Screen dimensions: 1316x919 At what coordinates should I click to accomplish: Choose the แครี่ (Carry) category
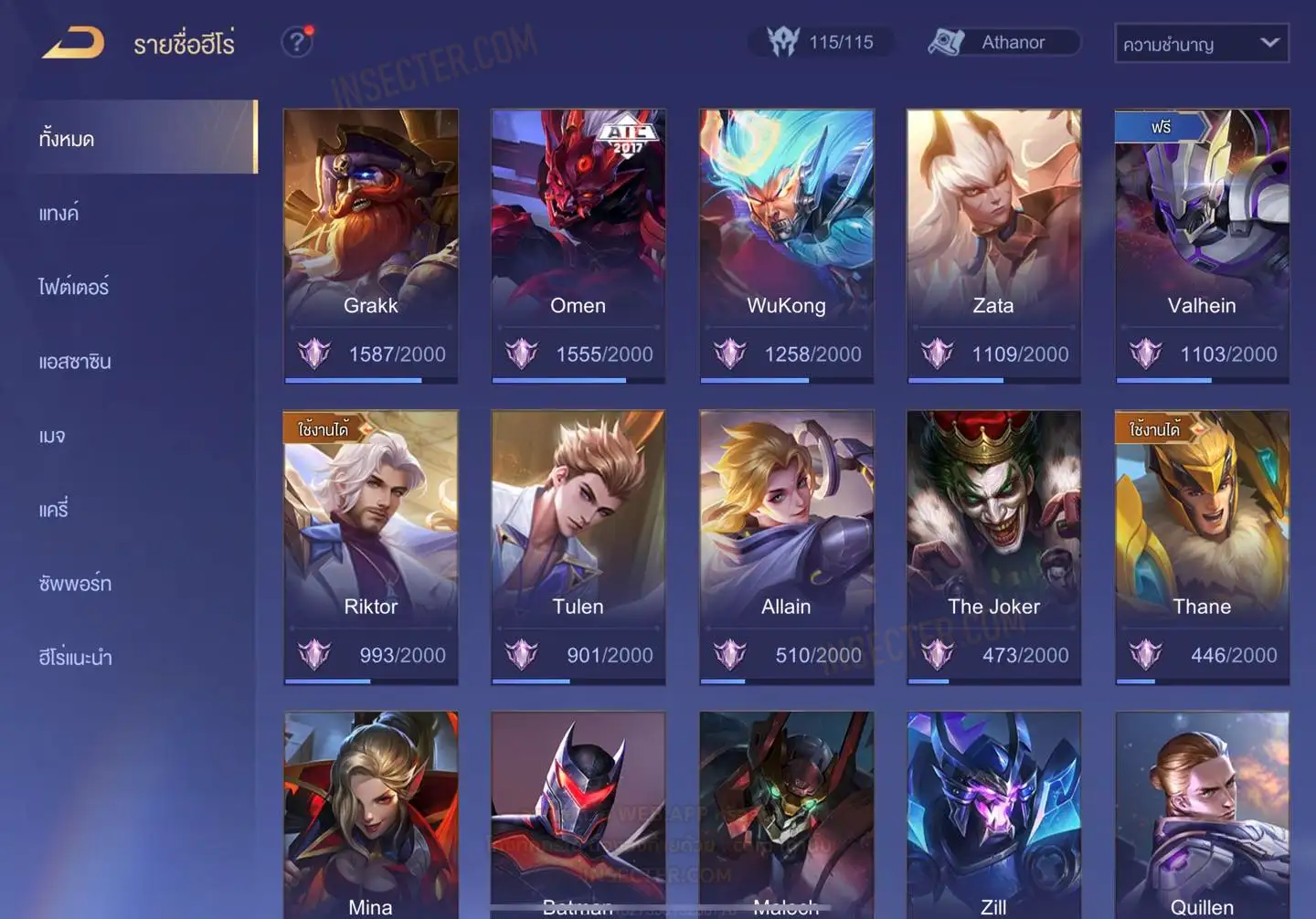click(54, 509)
